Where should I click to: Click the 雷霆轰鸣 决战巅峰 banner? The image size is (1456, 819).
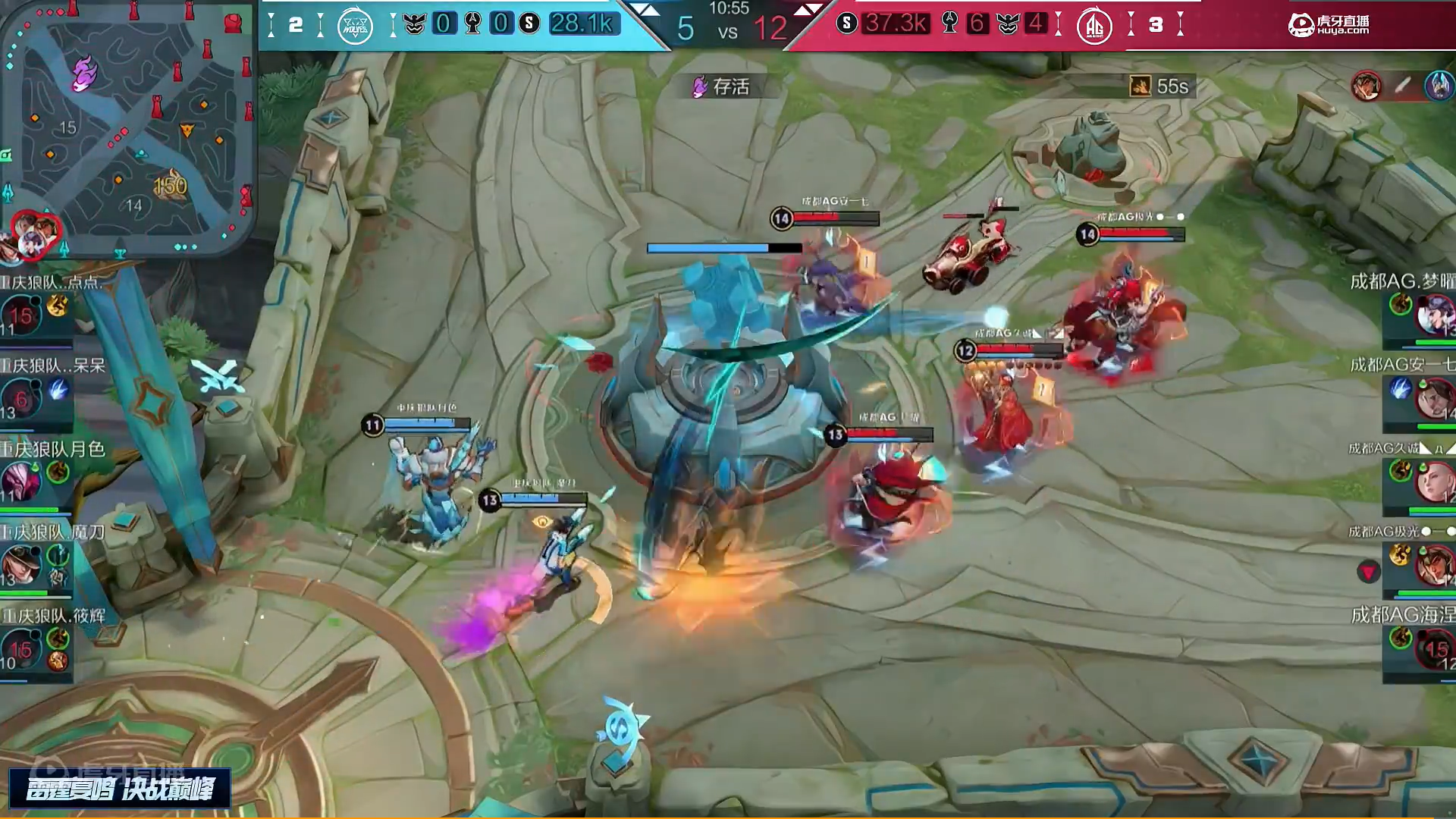click(120, 789)
